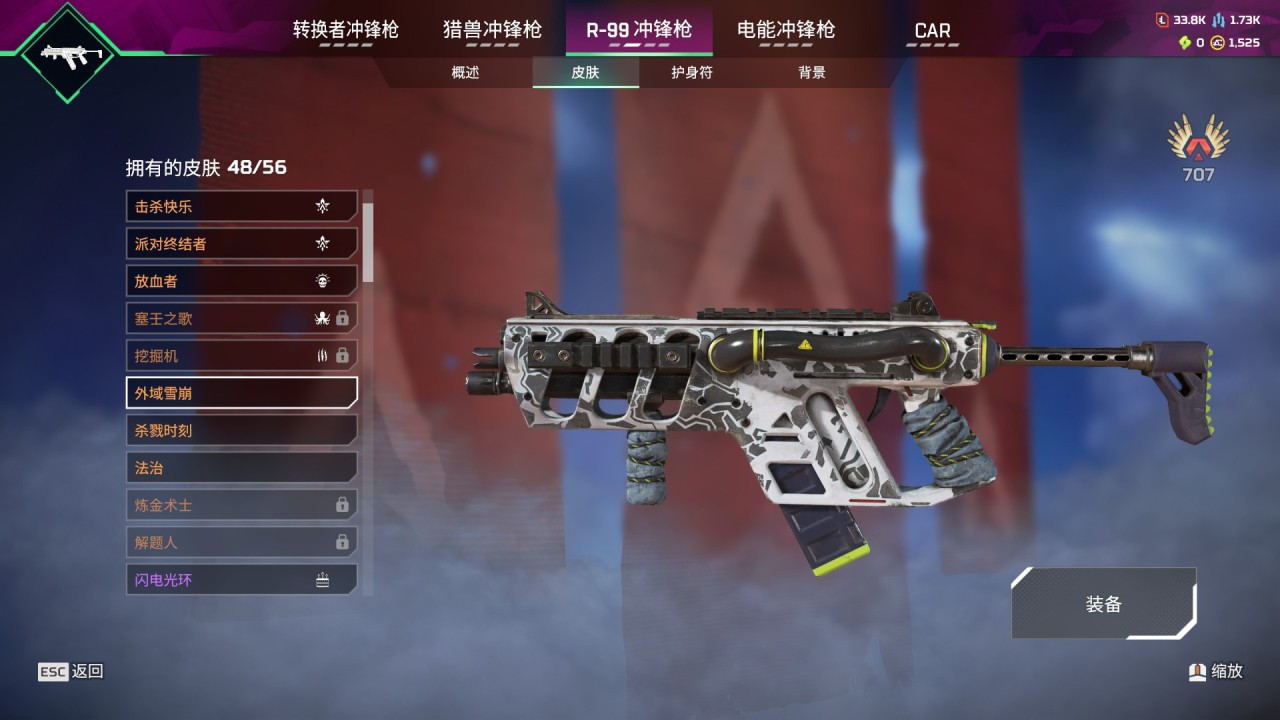The width and height of the screenshot is (1280, 720).
Task: Select the 皮肤 skins sub-tab
Action: coord(585,73)
